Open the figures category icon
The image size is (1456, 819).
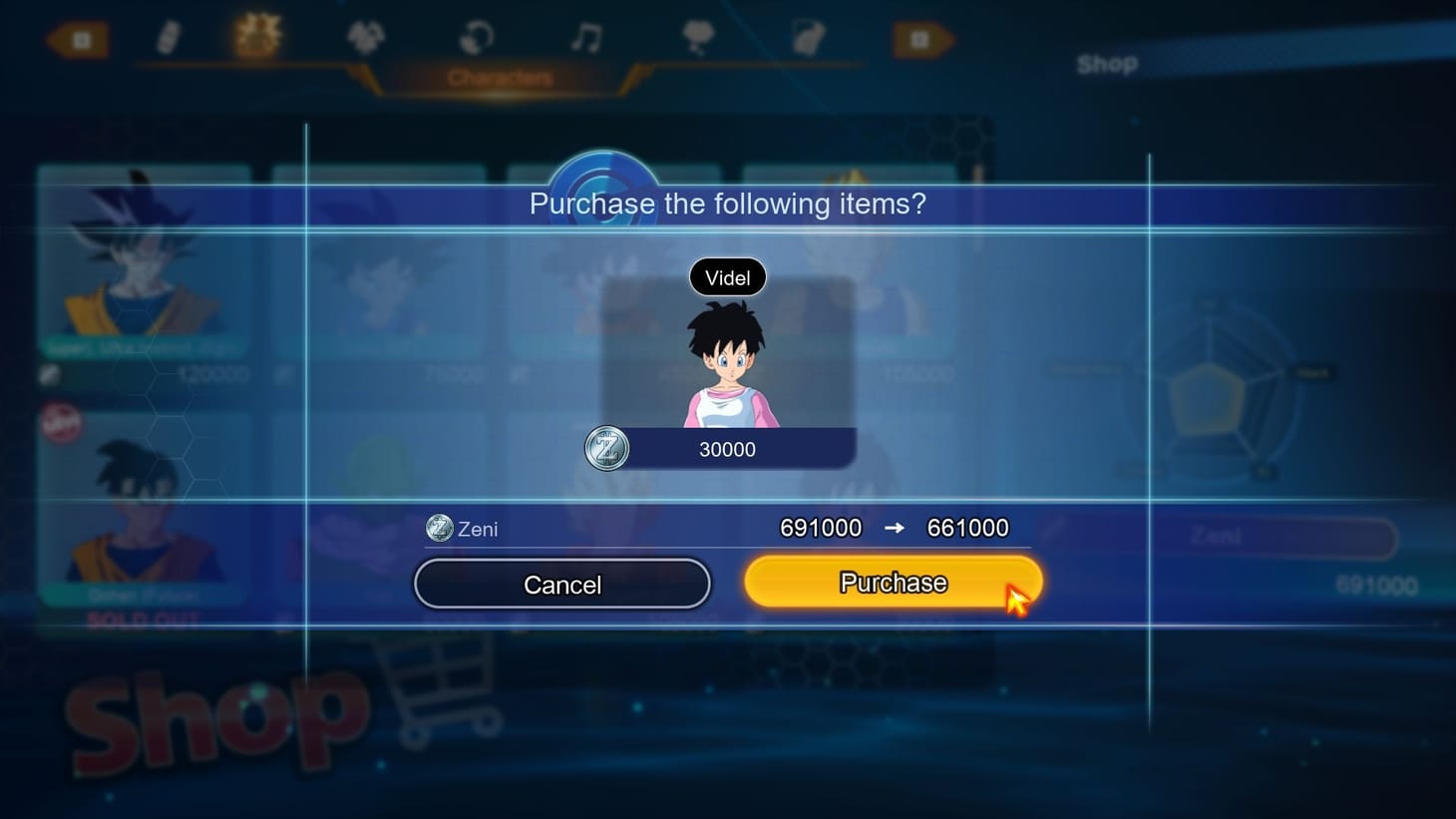365,35
